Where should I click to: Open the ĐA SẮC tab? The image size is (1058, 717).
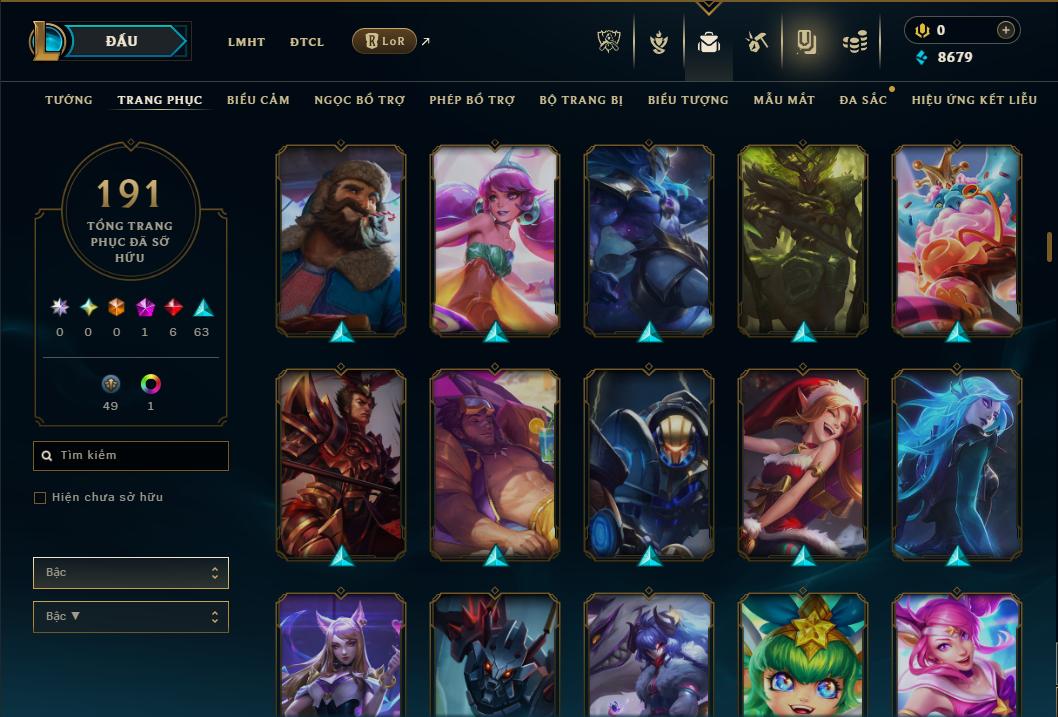[x=863, y=100]
